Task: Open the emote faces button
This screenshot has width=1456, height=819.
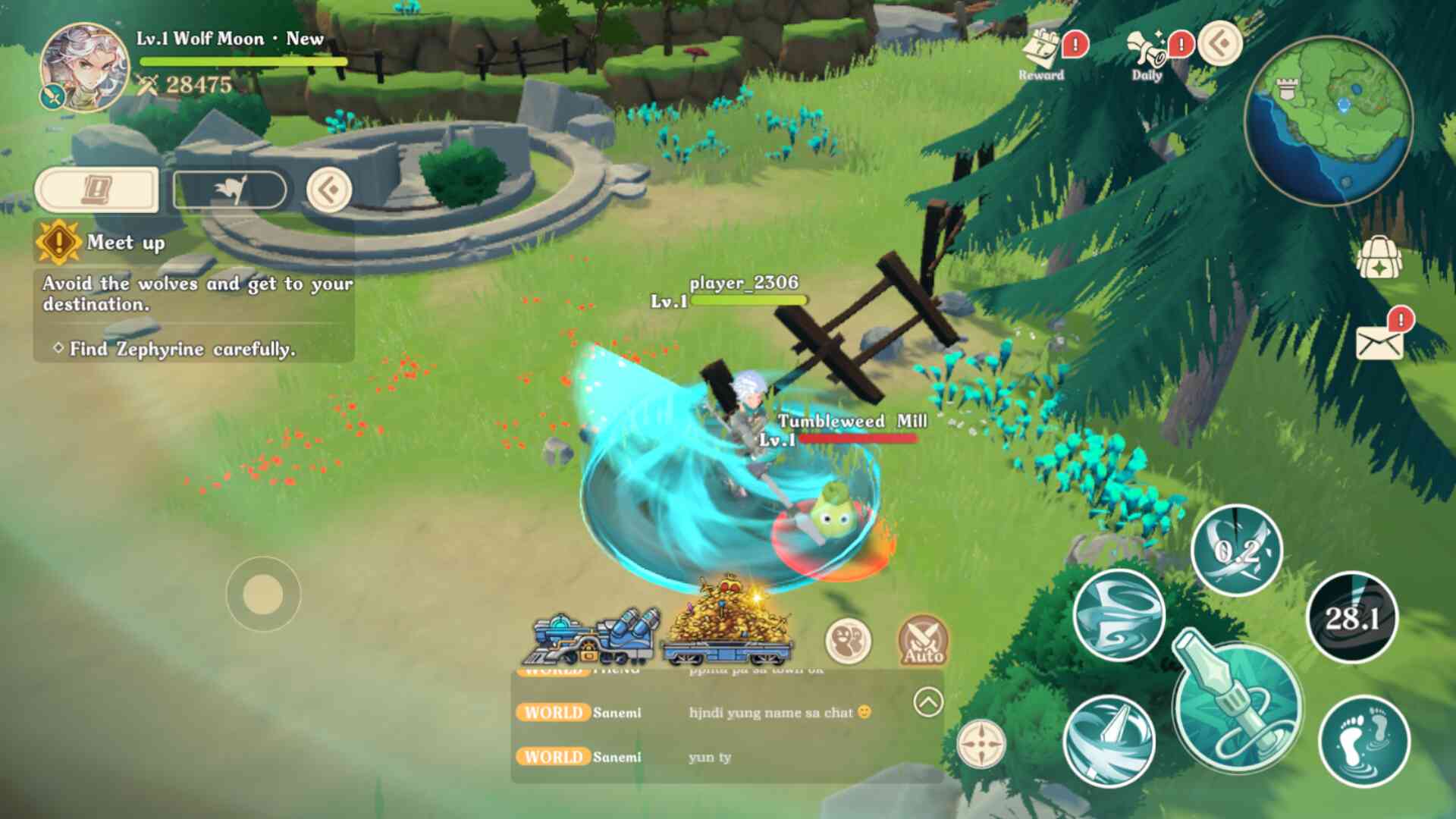Action: point(849,641)
